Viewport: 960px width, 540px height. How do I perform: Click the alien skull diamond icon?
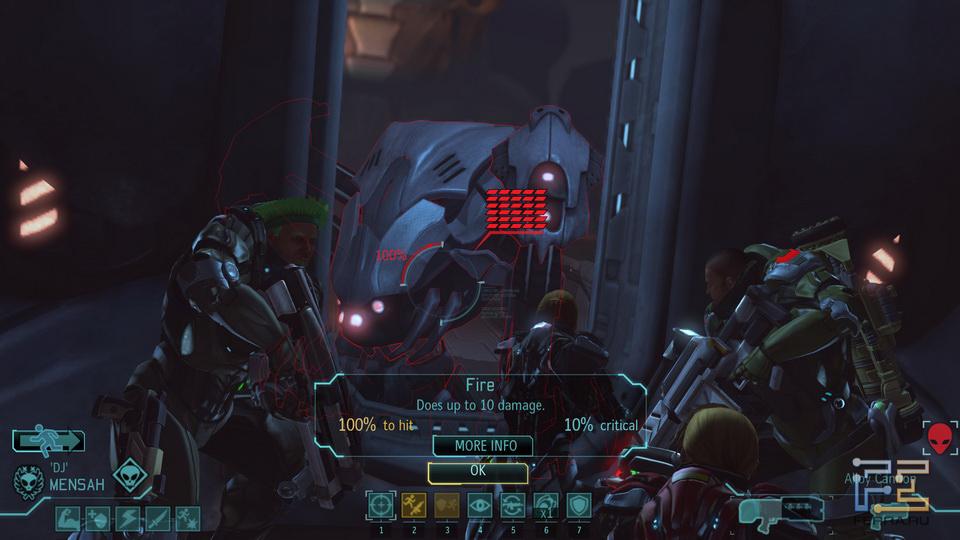[x=130, y=477]
